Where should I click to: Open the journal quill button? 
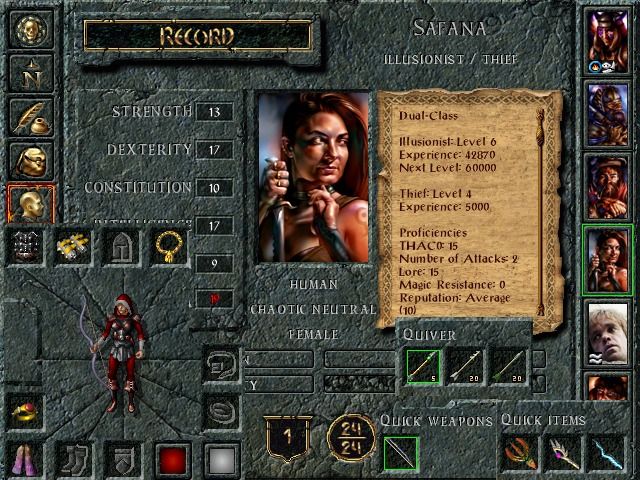click(x=29, y=115)
